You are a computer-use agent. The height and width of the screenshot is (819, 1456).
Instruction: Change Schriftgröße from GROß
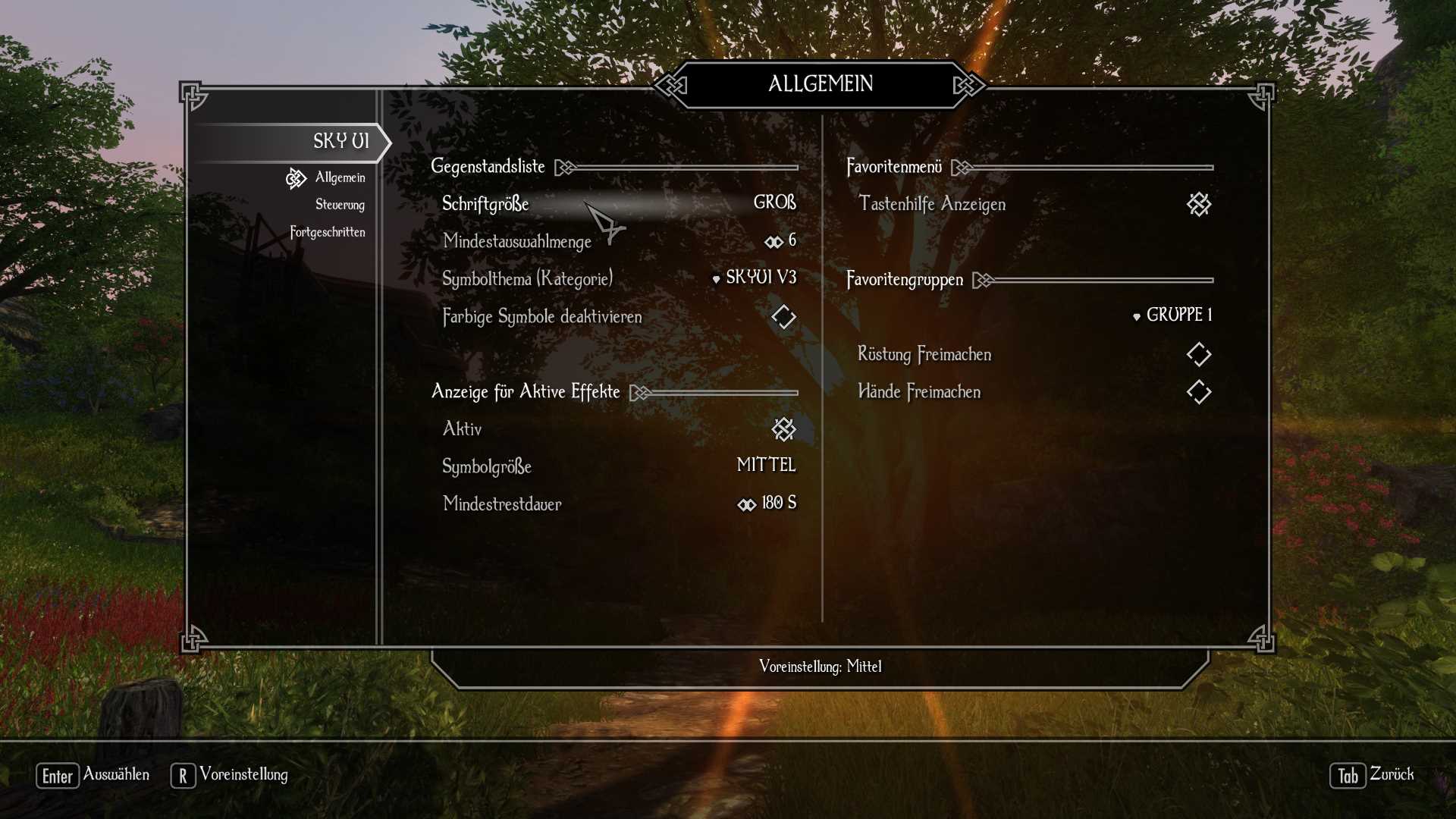point(775,202)
